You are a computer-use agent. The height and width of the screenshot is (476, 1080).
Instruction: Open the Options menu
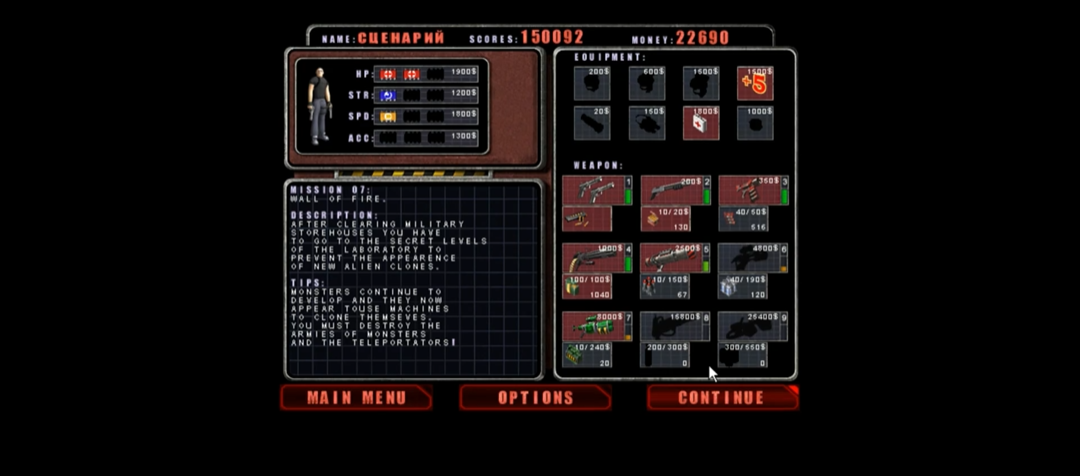(x=535, y=398)
